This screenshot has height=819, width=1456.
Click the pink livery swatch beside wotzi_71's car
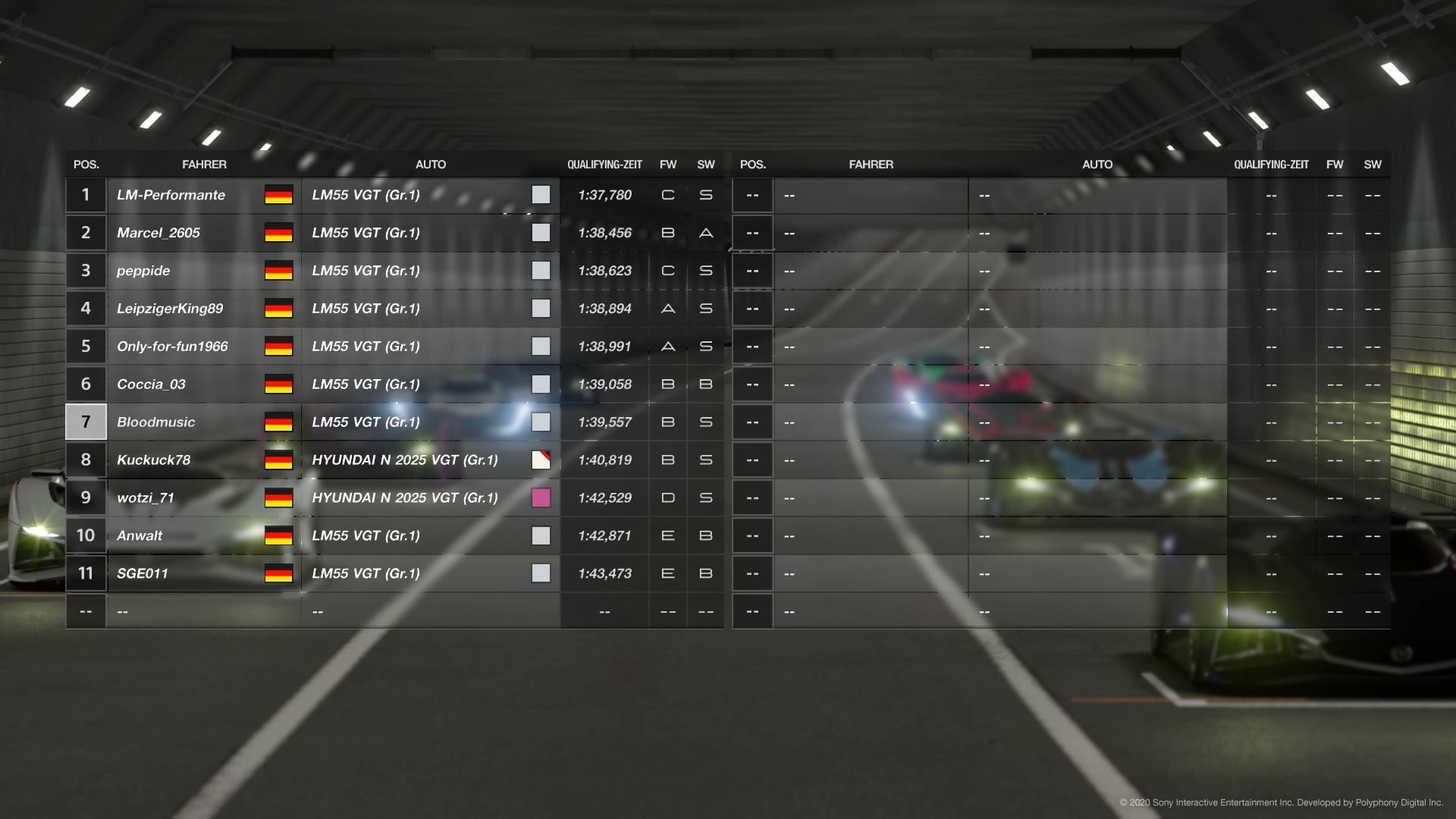pos(541,497)
